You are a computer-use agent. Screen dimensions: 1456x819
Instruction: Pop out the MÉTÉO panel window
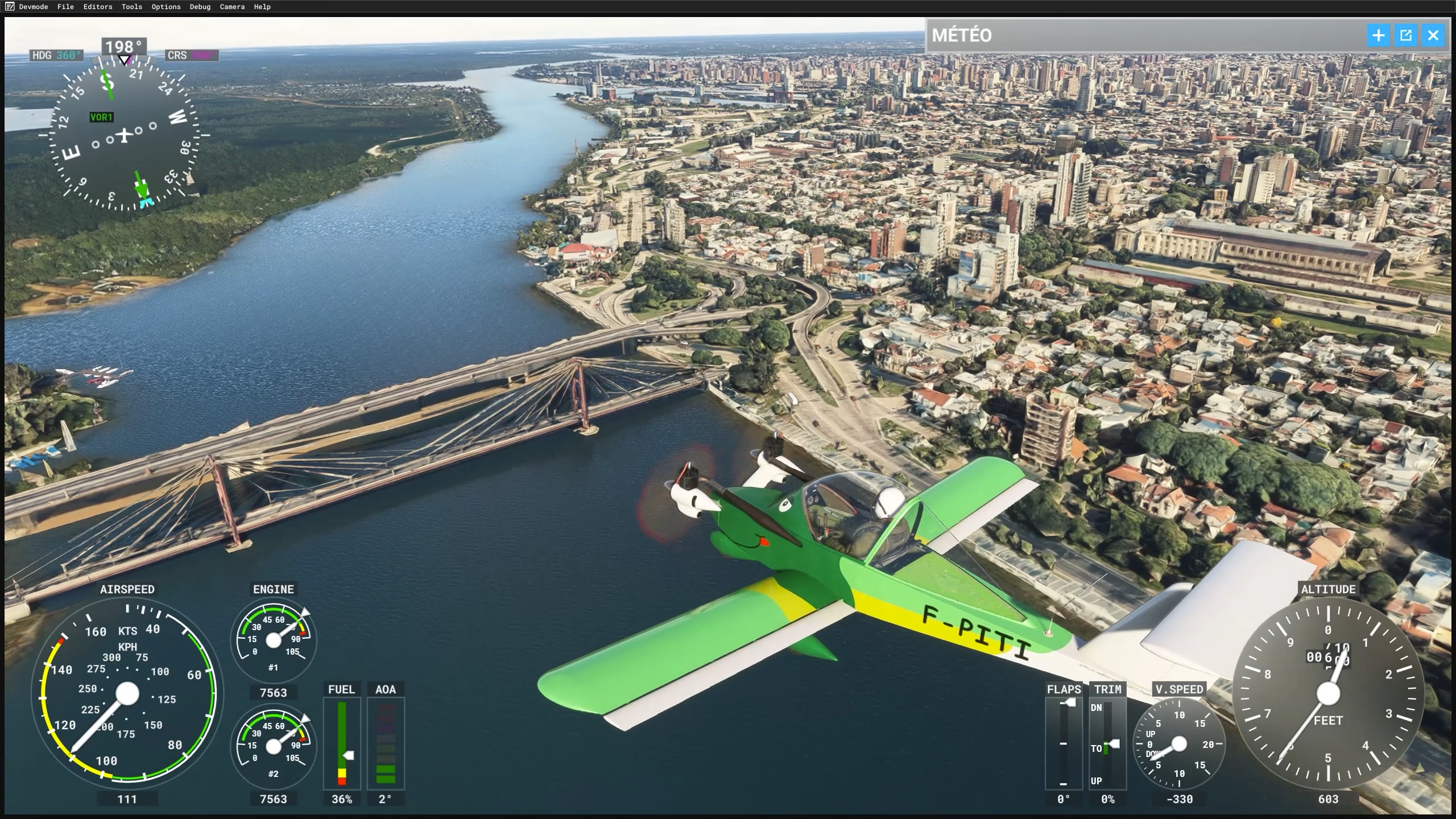click(1405, 35)
